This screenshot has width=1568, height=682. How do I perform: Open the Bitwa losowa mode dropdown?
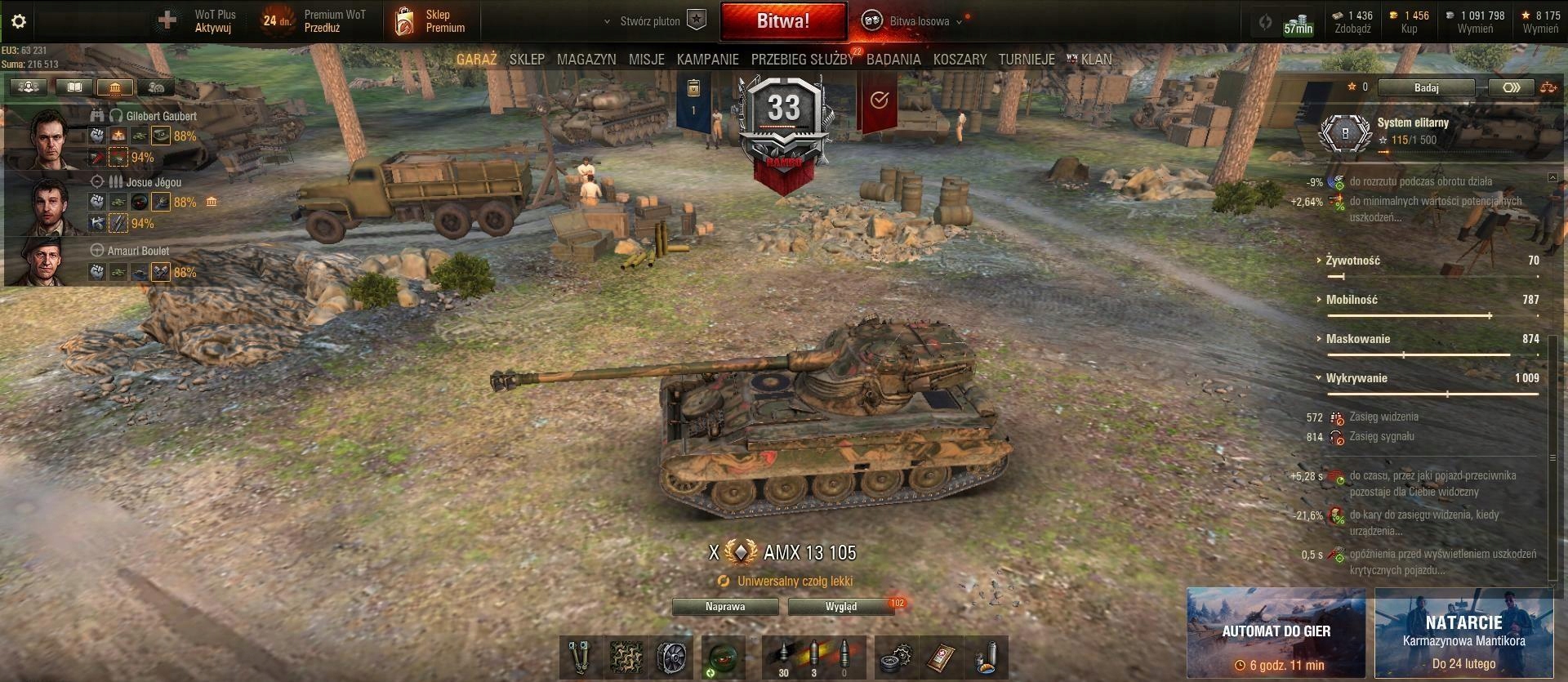pos(920,21)
